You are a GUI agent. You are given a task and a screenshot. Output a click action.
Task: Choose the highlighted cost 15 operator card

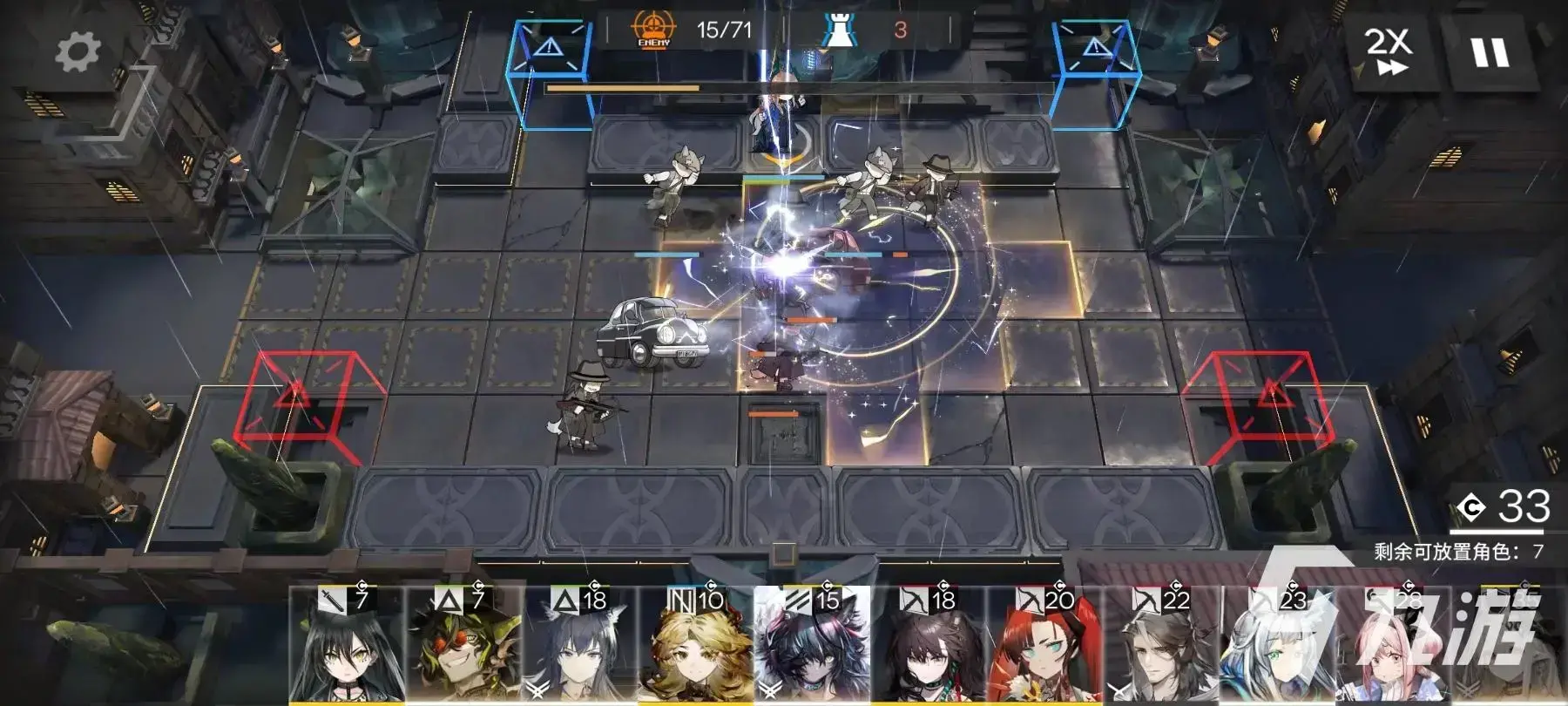point(812,647)
